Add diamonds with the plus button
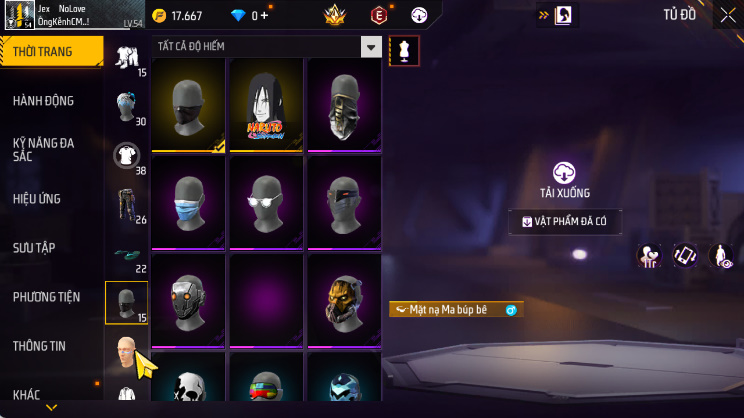This screenshot has width=744, height=418. click(264, 16)
